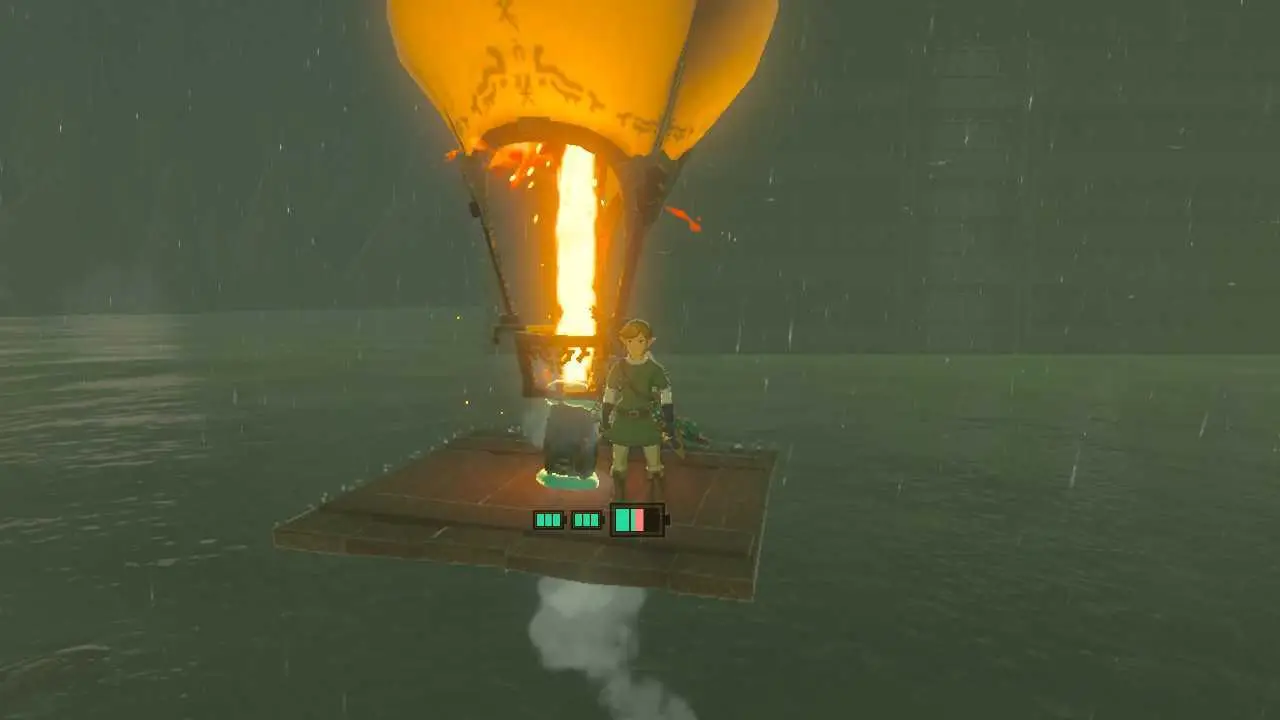
Task: Select the glowing Zonai charge pad
Action: click(568, 481)
